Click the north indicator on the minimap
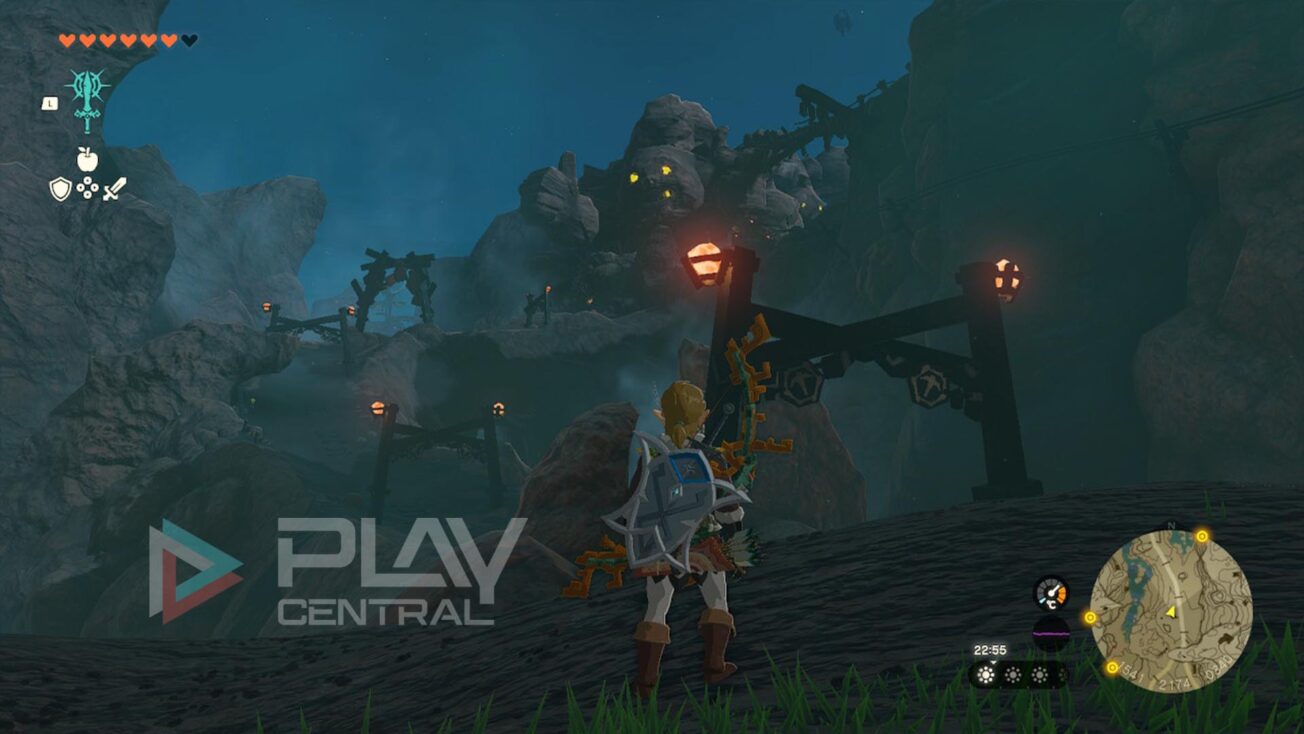 coord(1171,525)
